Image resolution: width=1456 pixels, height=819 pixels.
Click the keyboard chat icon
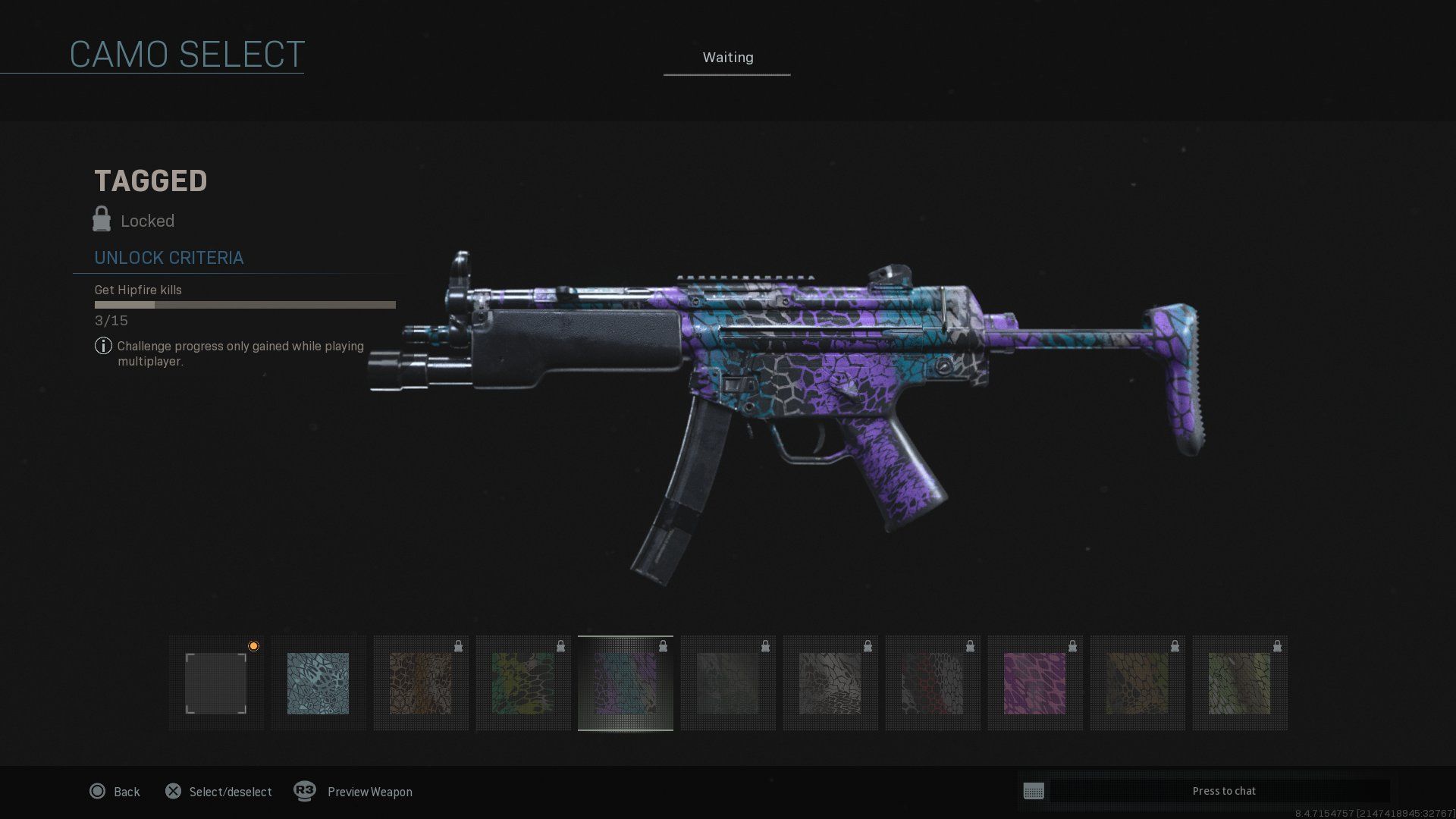[1036, 791]
